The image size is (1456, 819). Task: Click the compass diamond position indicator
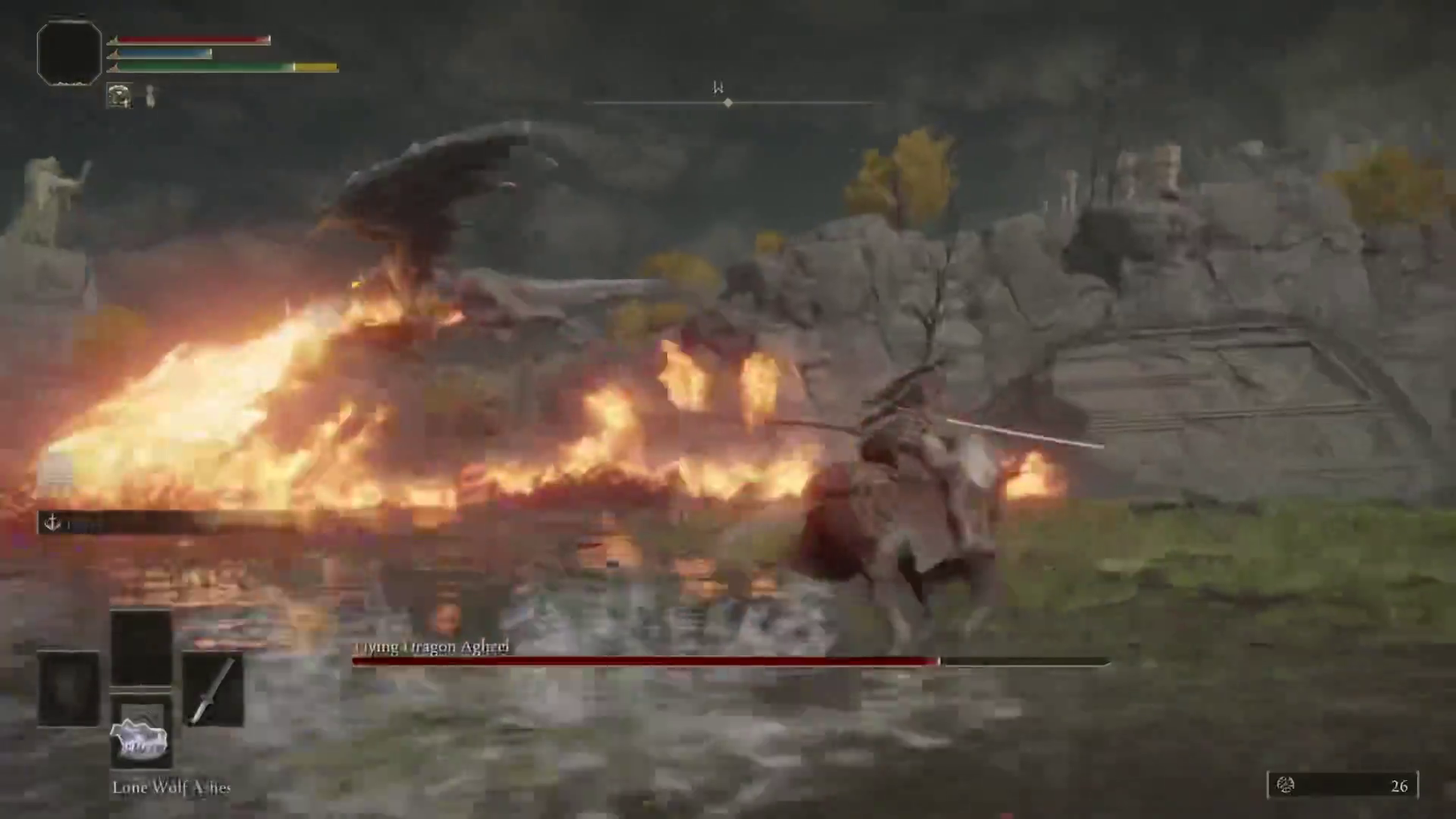(727, 102)
